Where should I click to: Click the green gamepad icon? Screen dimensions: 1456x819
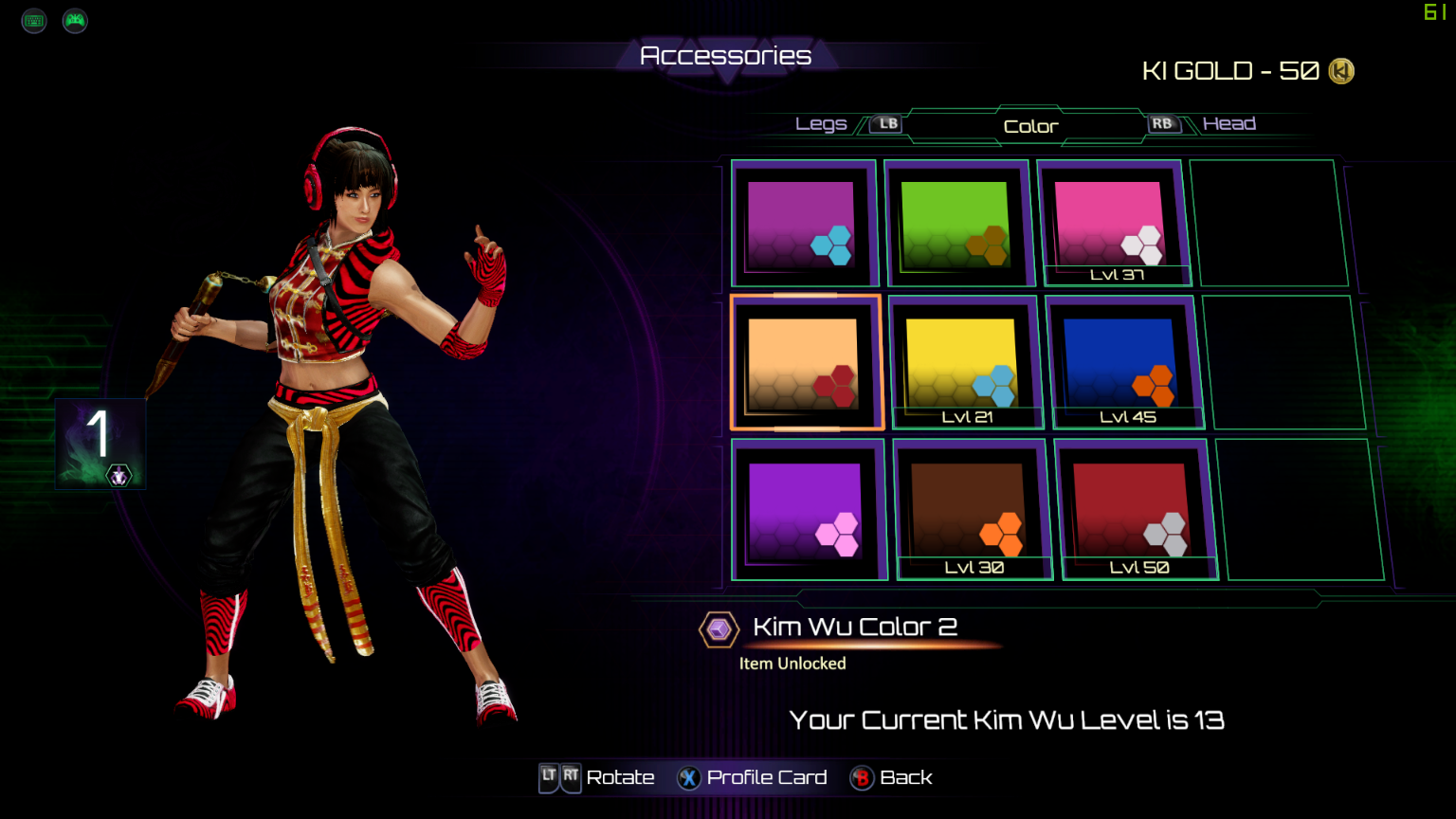pos(75,20)
